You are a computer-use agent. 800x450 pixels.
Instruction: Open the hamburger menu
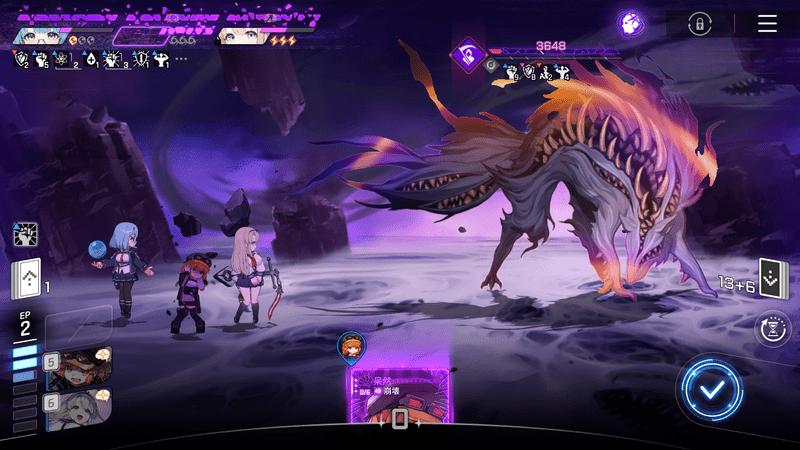(x=767, y=24)
